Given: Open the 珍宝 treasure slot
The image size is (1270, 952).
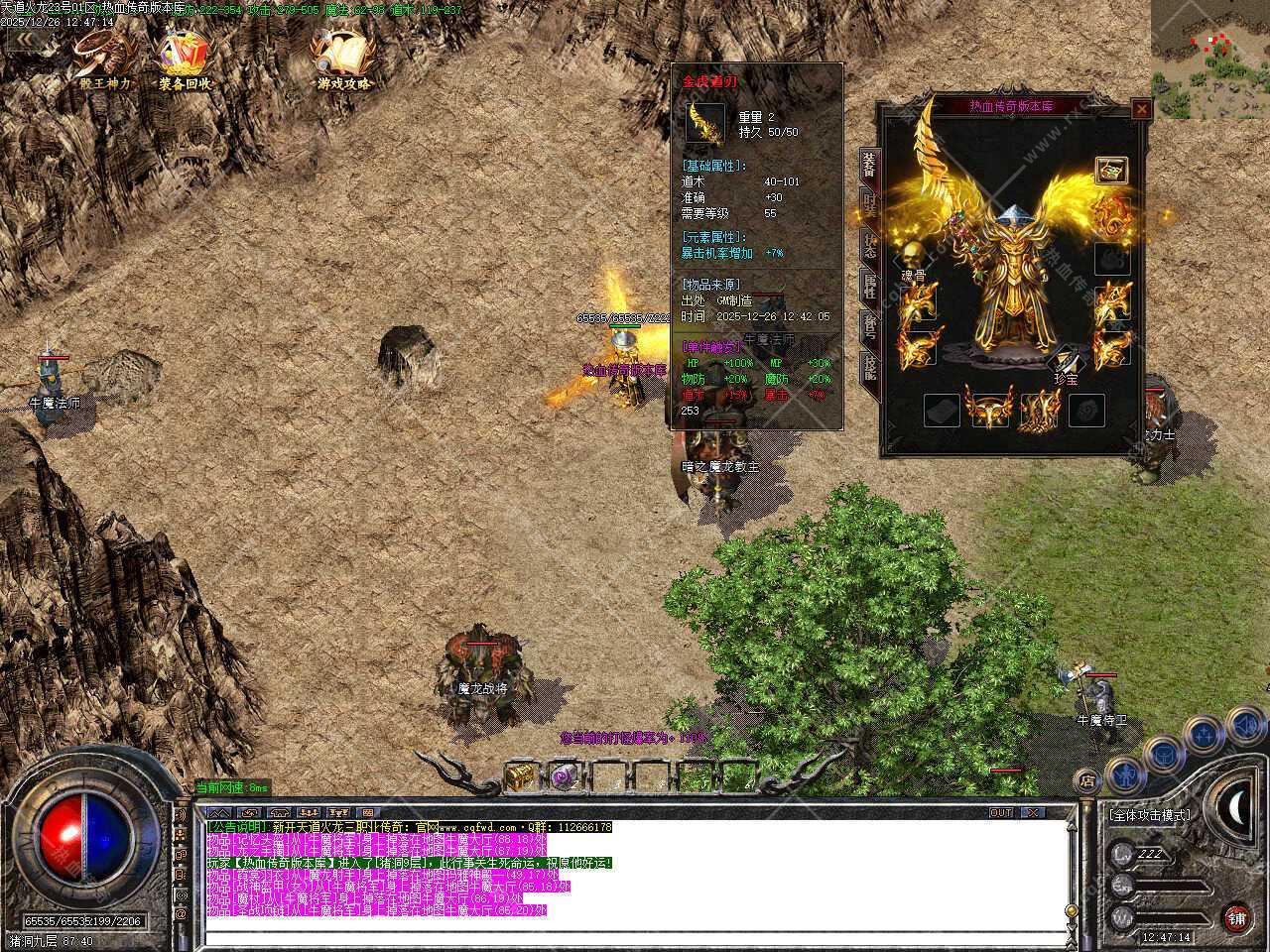Looking at the screenshot, I should 1068,359.
